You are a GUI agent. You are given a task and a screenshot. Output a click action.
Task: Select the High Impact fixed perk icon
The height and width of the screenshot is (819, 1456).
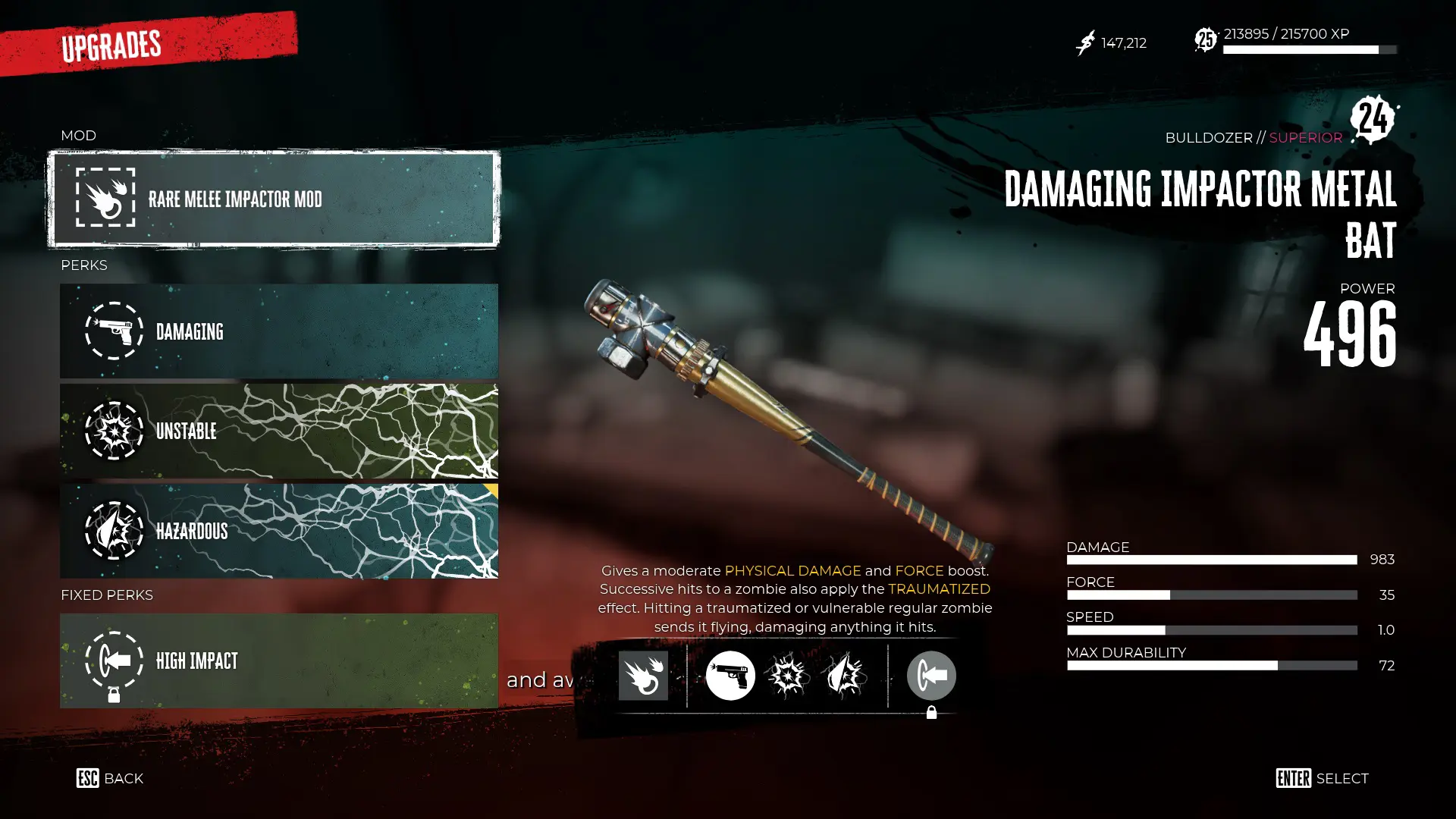[x=114, y=661]
